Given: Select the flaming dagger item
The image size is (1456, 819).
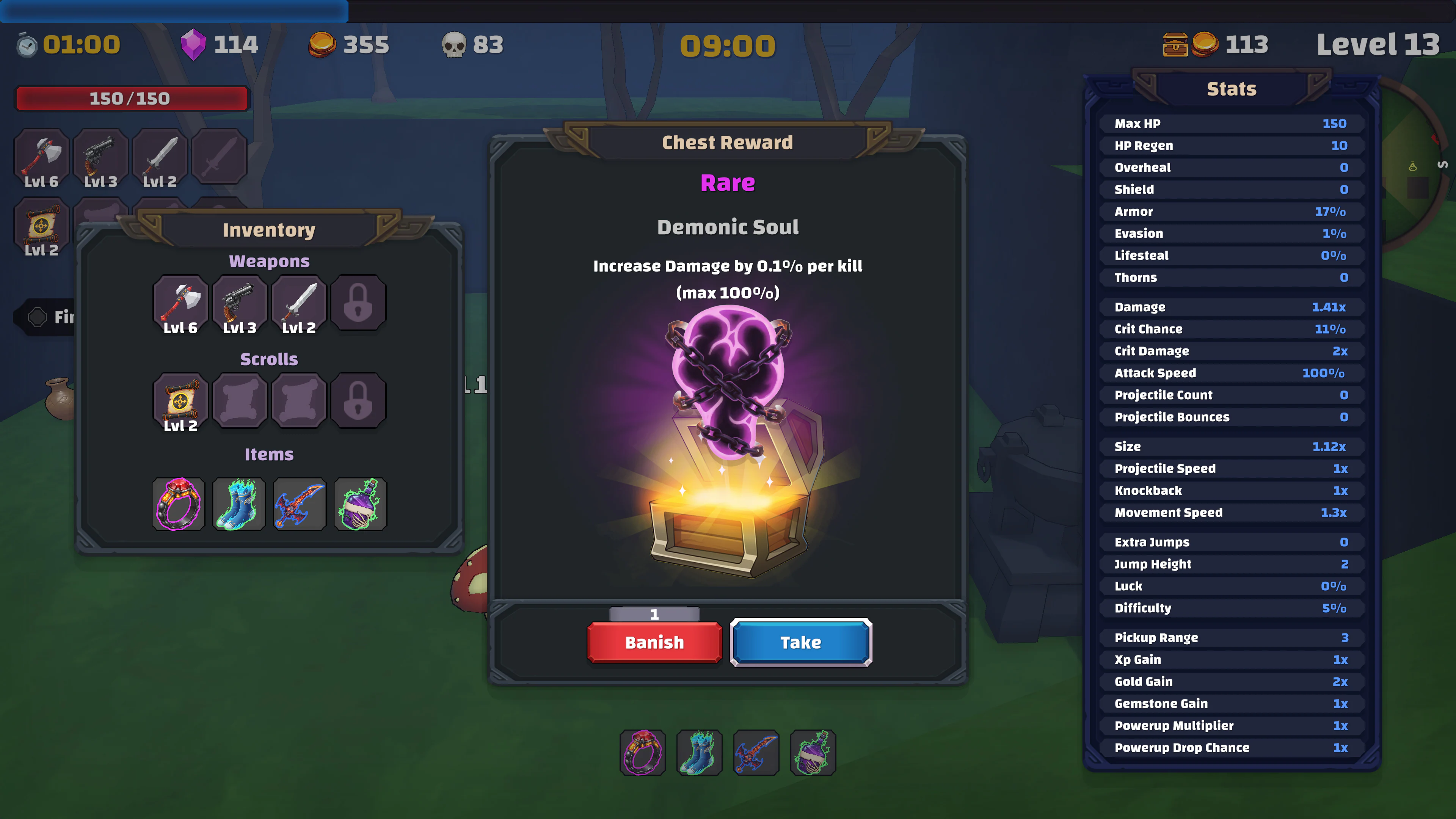Looking at the screenshot, I should (x=299, y=504).
